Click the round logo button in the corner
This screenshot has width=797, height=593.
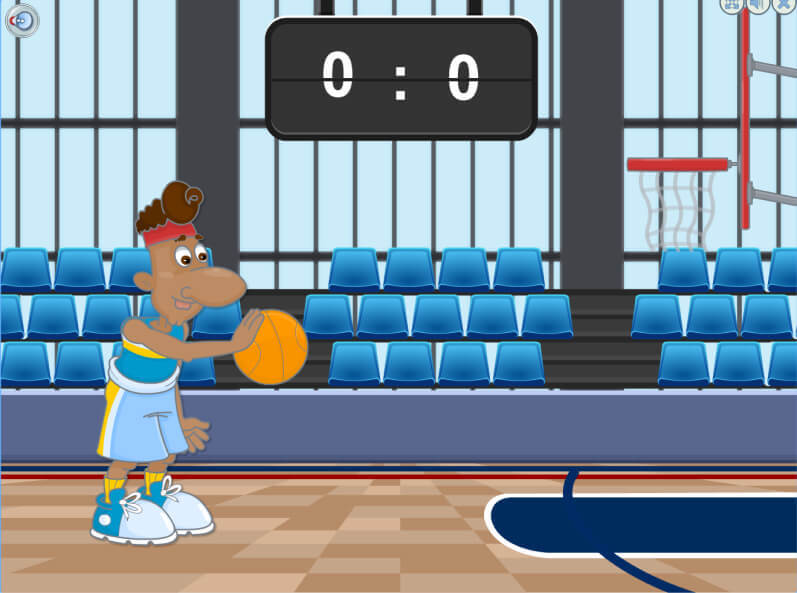click(x=21, y=20)
